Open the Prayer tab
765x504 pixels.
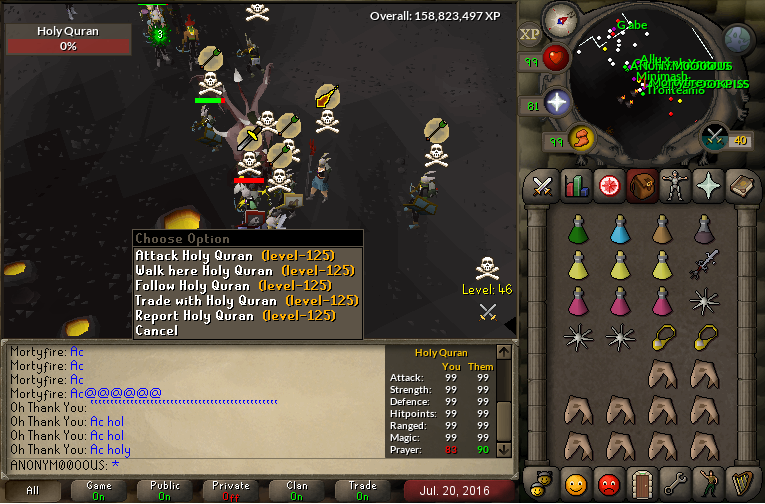click(707, 185)
